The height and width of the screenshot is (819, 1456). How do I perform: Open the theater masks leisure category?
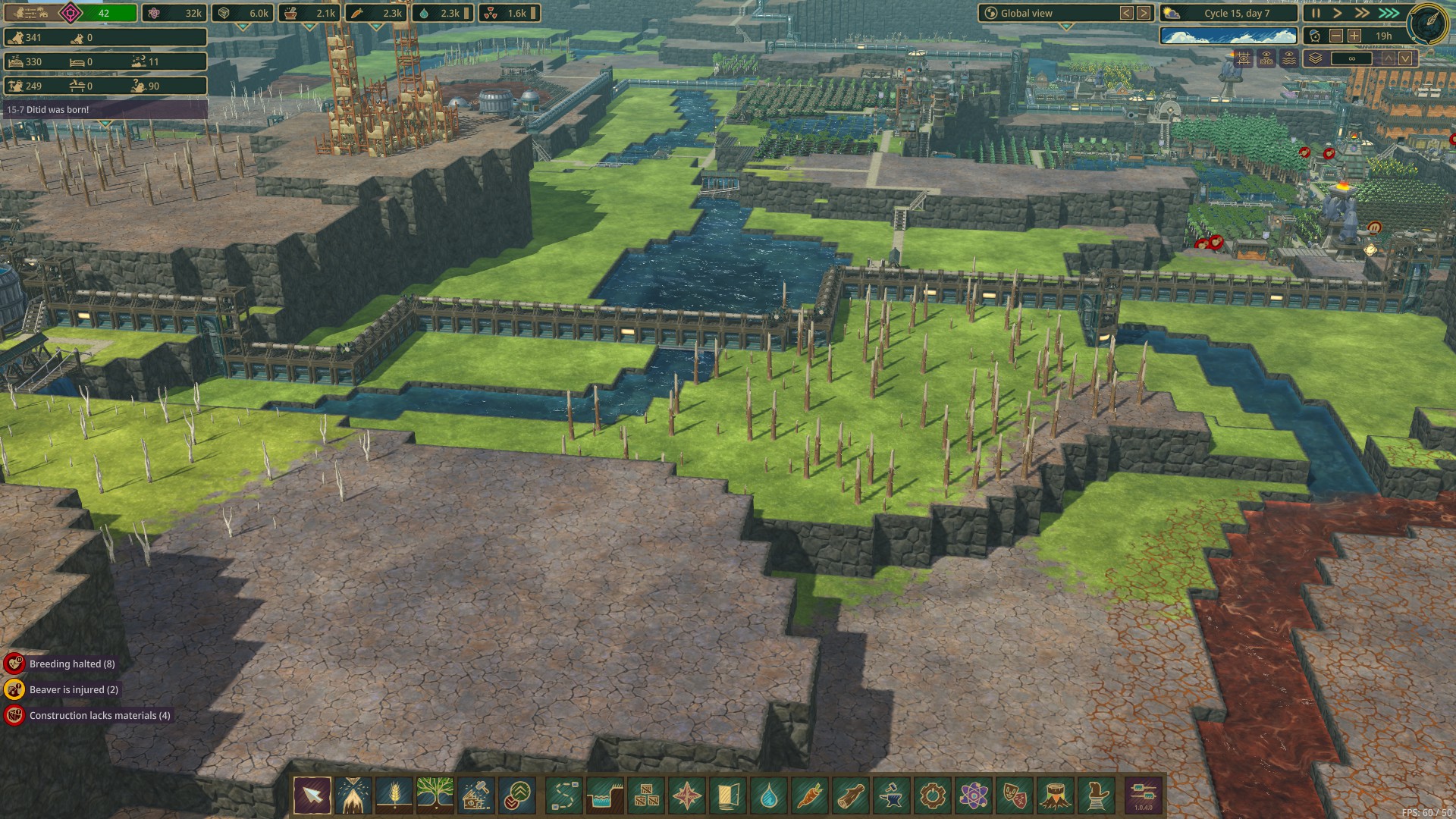1015,796
